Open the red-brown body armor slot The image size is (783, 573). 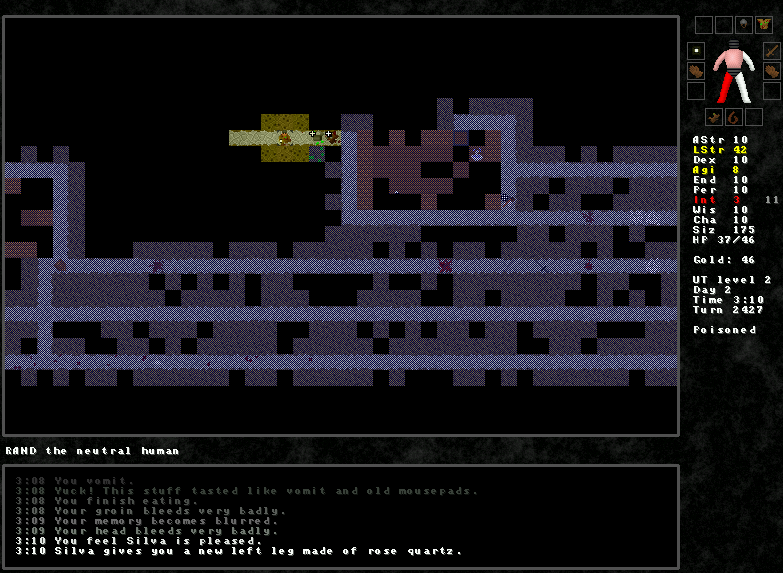[x=764, y=25]
